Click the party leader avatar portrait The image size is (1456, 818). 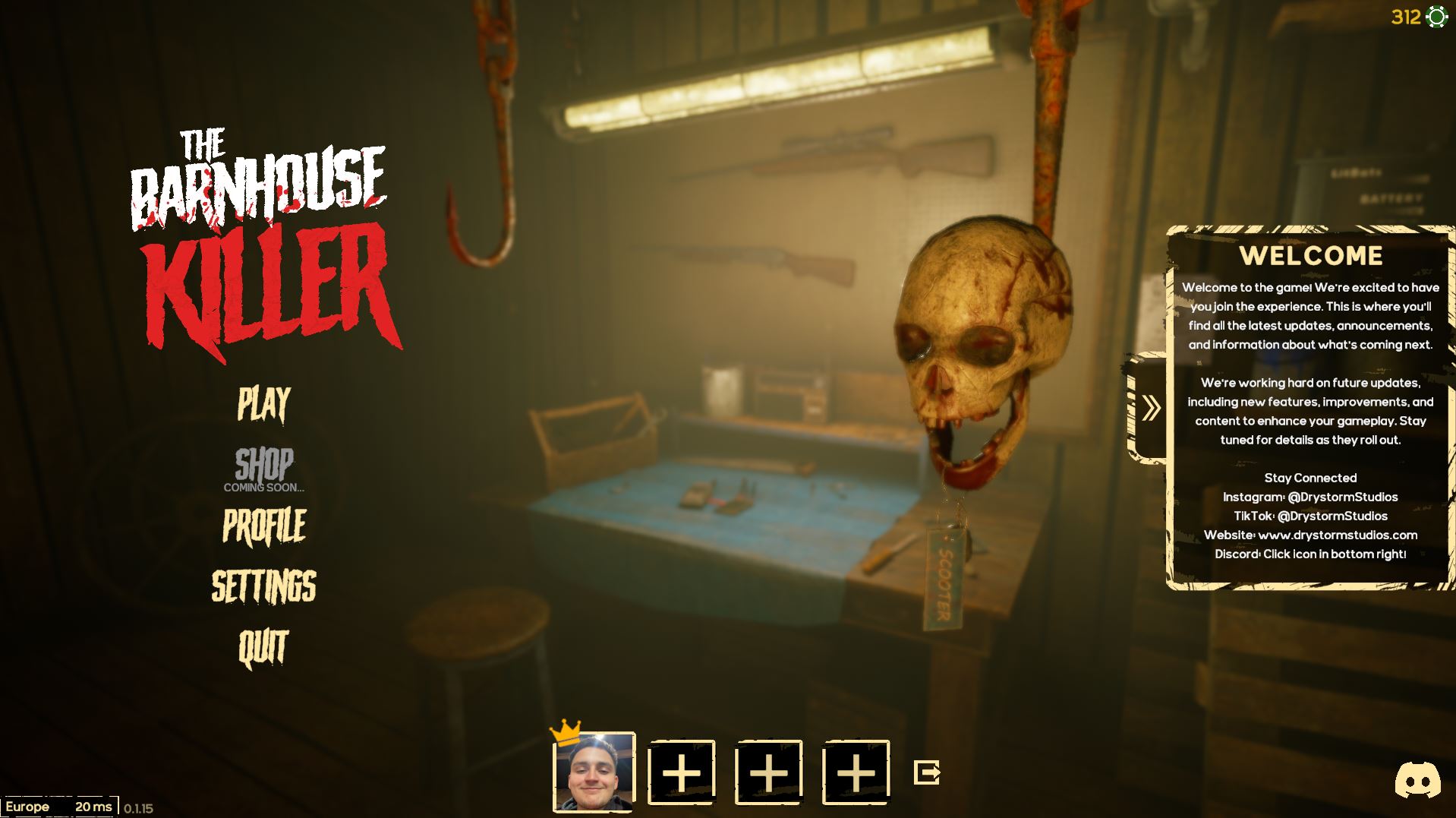pyautogui.click(x=594, y=772)
